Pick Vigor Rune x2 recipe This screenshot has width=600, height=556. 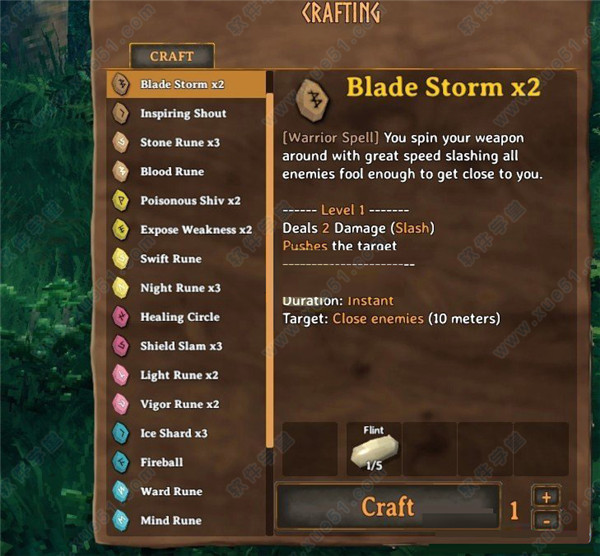(180, 404)
